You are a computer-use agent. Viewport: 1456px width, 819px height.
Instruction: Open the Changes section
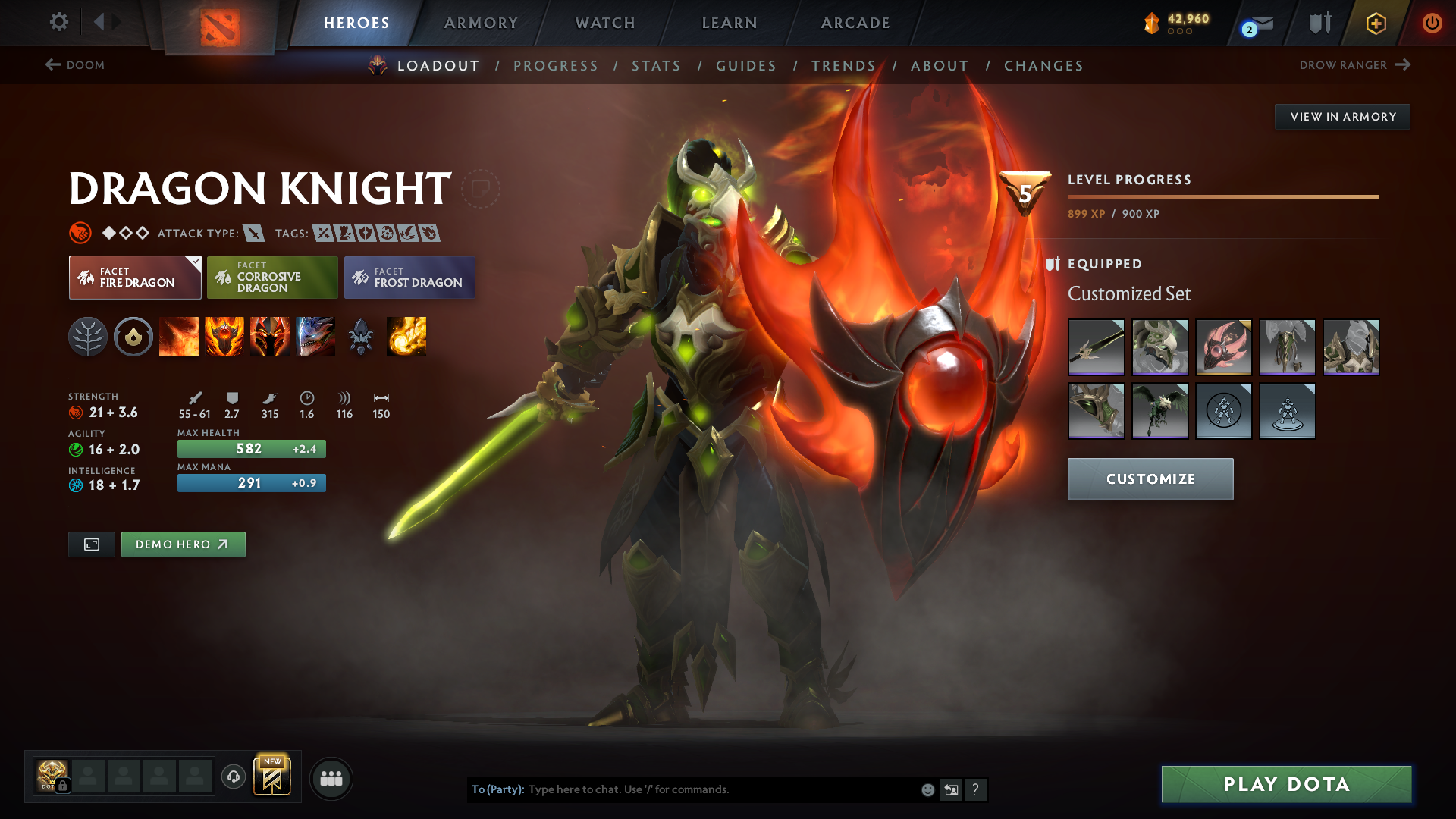pyautogui.click(x=1043, y=66)
